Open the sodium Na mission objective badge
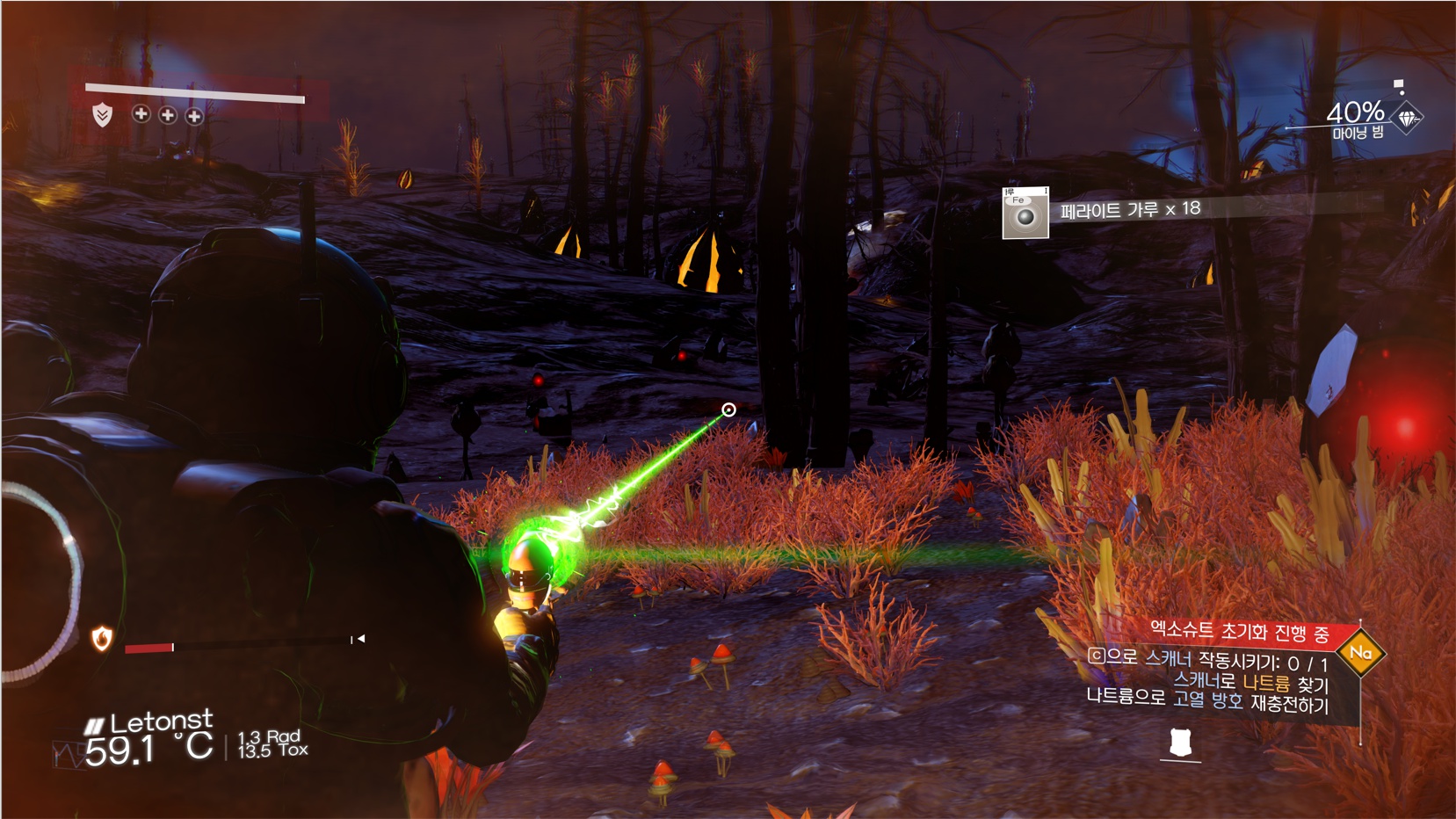Image resolution: width=1456 pixels, height=819 pixels. click(1360, 653)
